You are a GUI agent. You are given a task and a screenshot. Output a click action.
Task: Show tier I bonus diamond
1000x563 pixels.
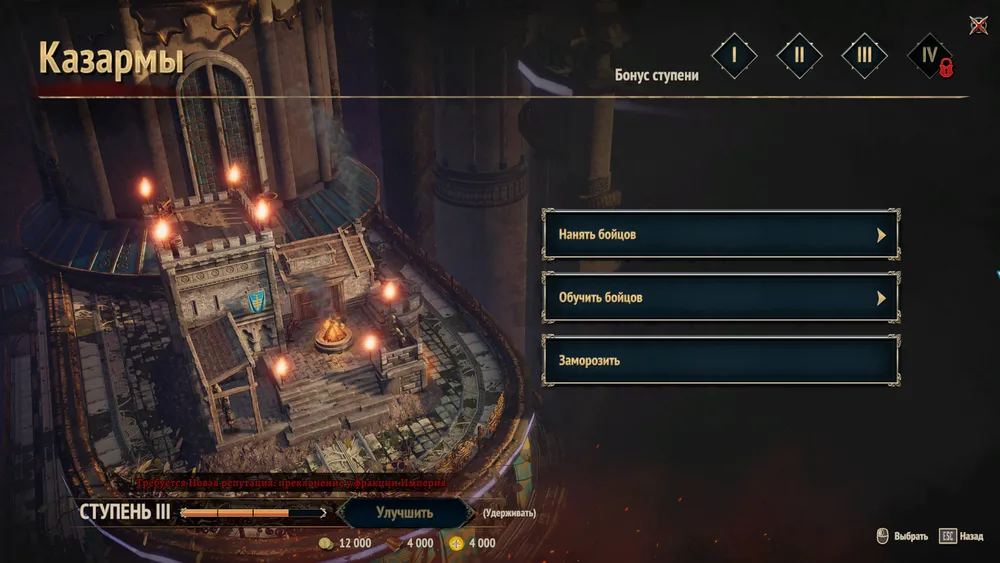pyautogui.click(x=734, y=55)
